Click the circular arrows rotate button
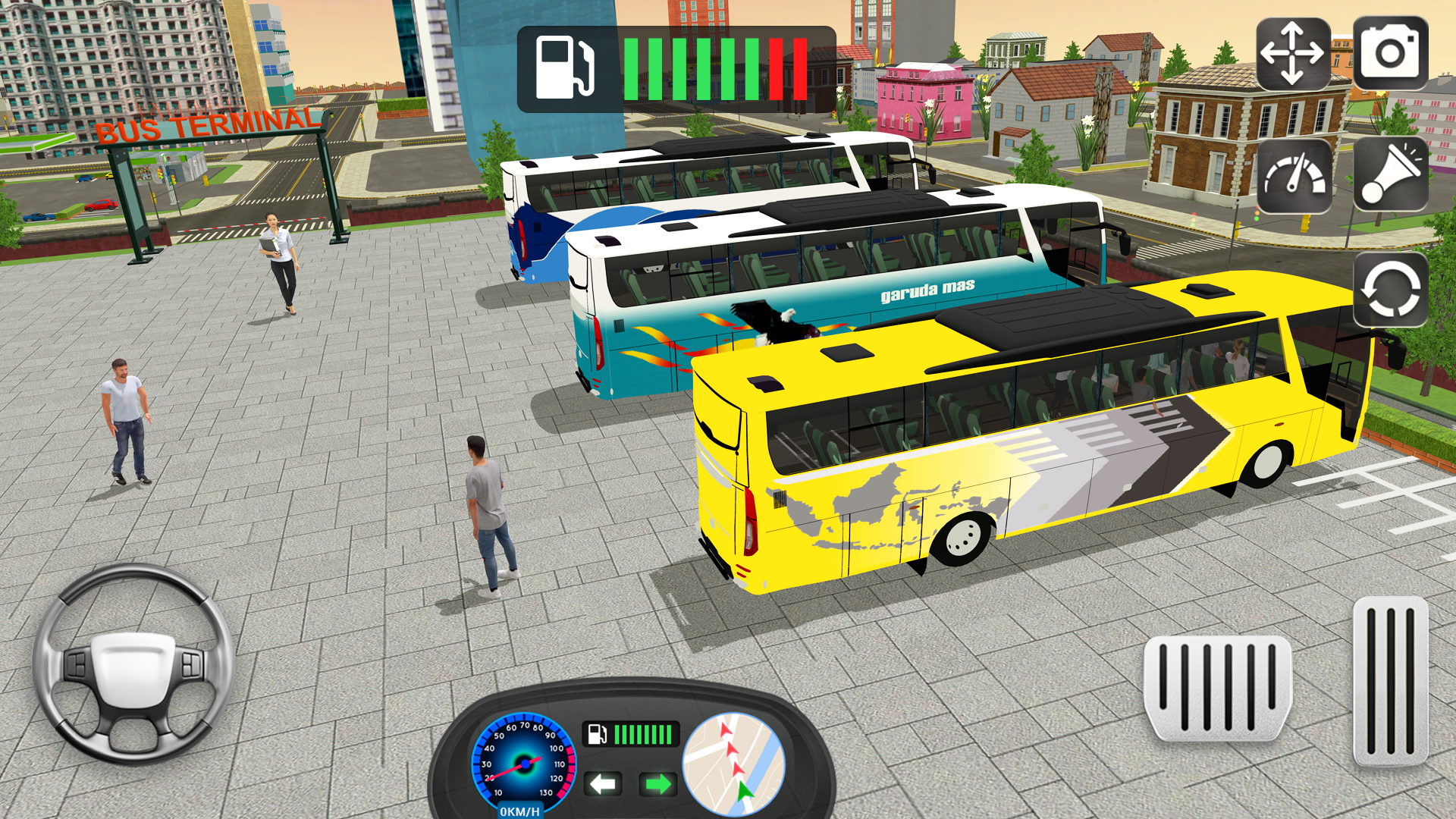The image size is (1456, 819). (1391, 290)
